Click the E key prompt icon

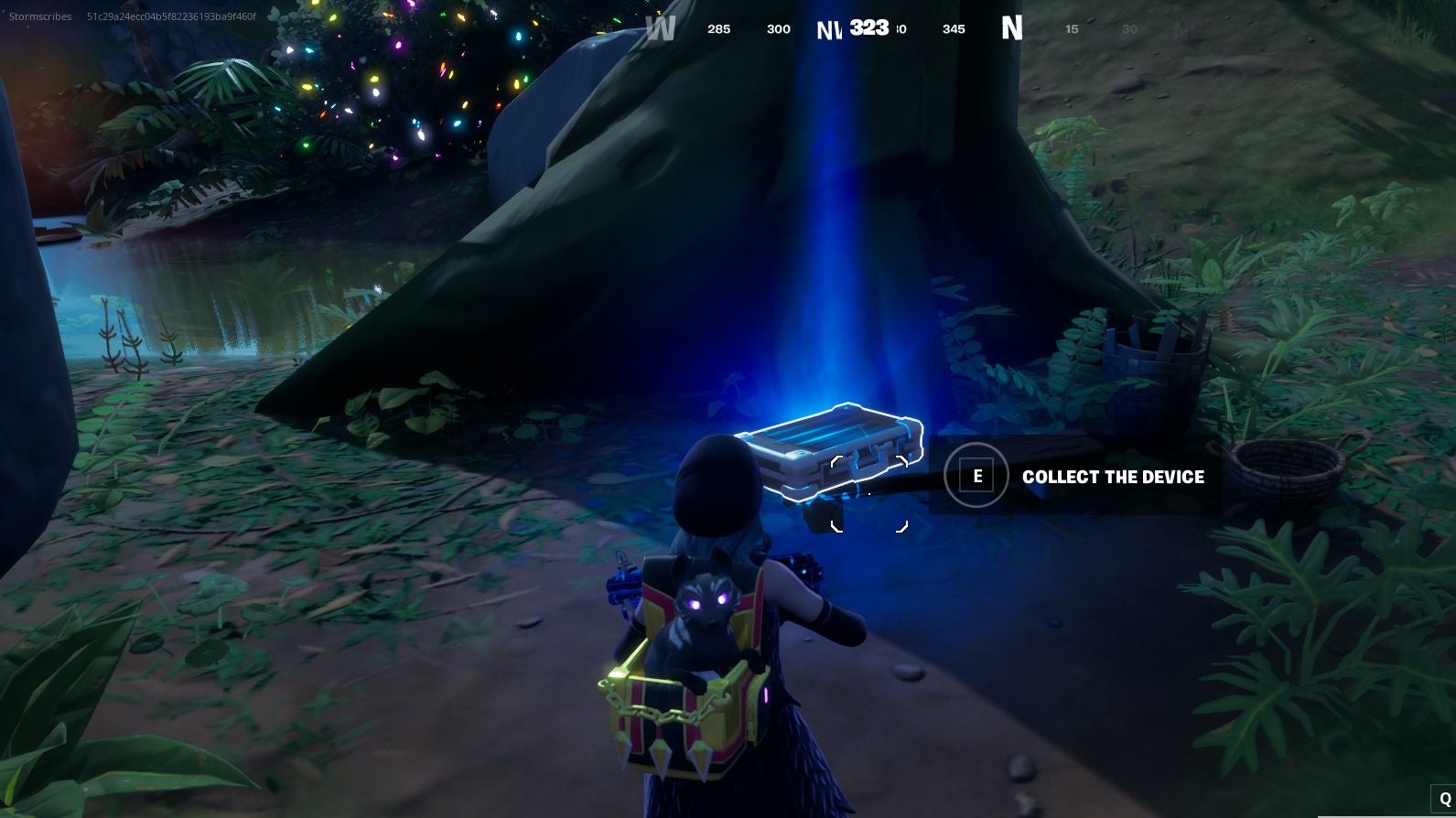tap(976, 476)
